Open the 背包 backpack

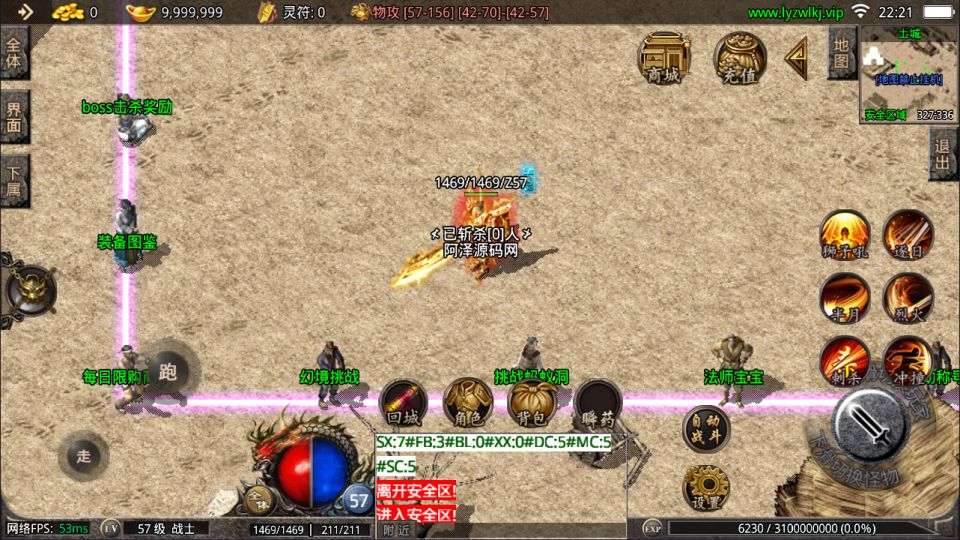532,403
